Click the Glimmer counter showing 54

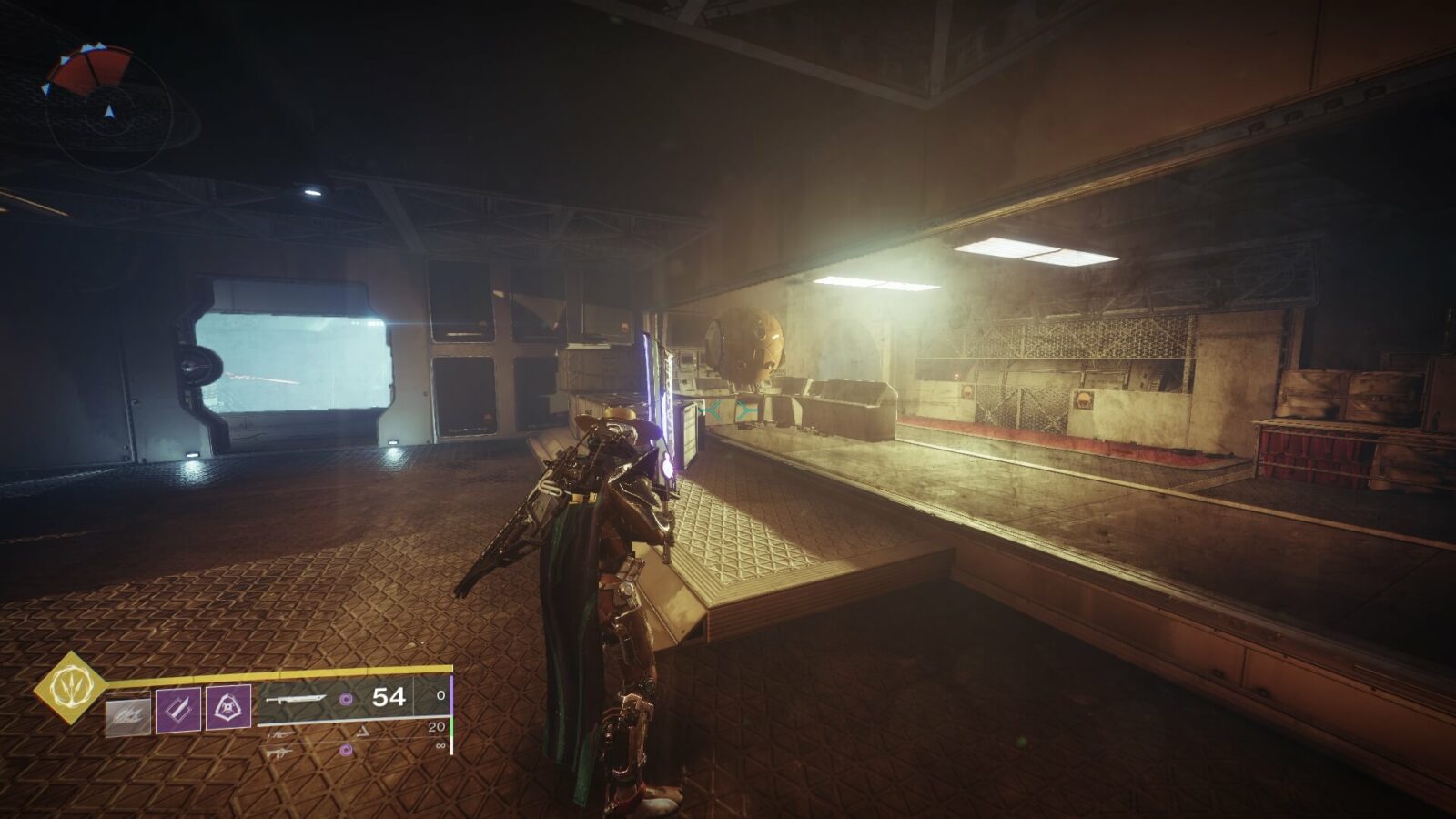[389, 698]
